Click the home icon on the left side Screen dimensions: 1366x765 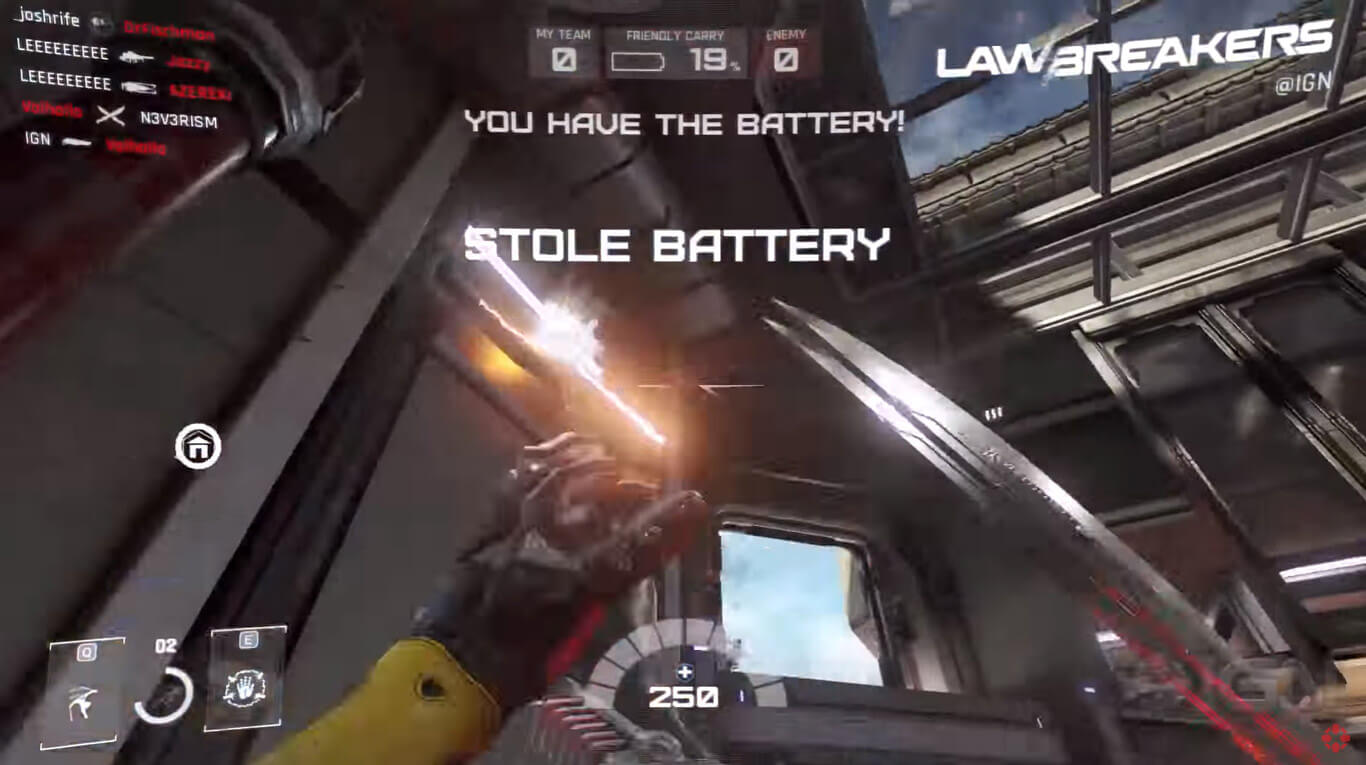pyautogui.click(x=196, y=446)
